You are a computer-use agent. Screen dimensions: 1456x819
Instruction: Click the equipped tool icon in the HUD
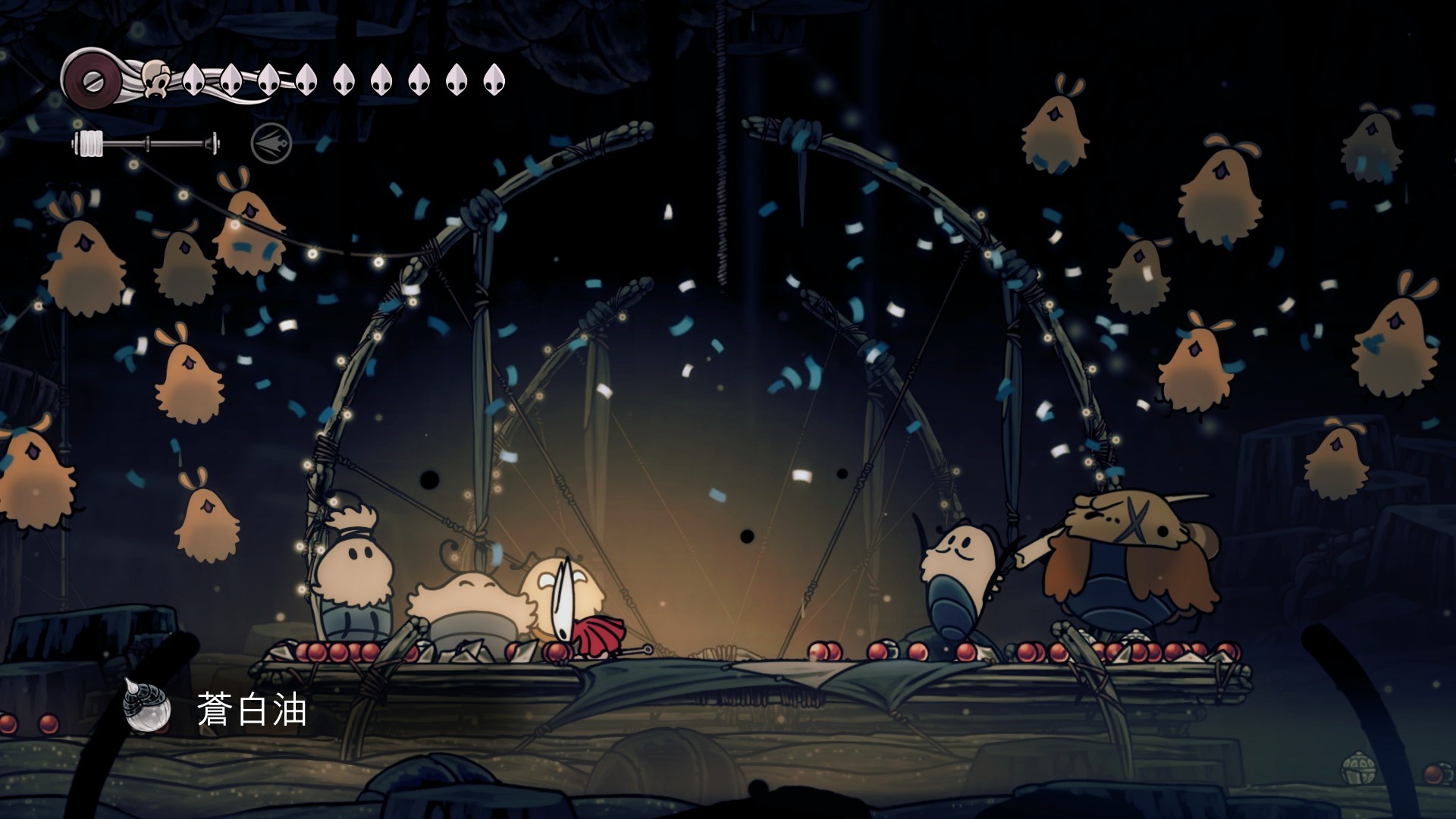[x=271, y=142]
